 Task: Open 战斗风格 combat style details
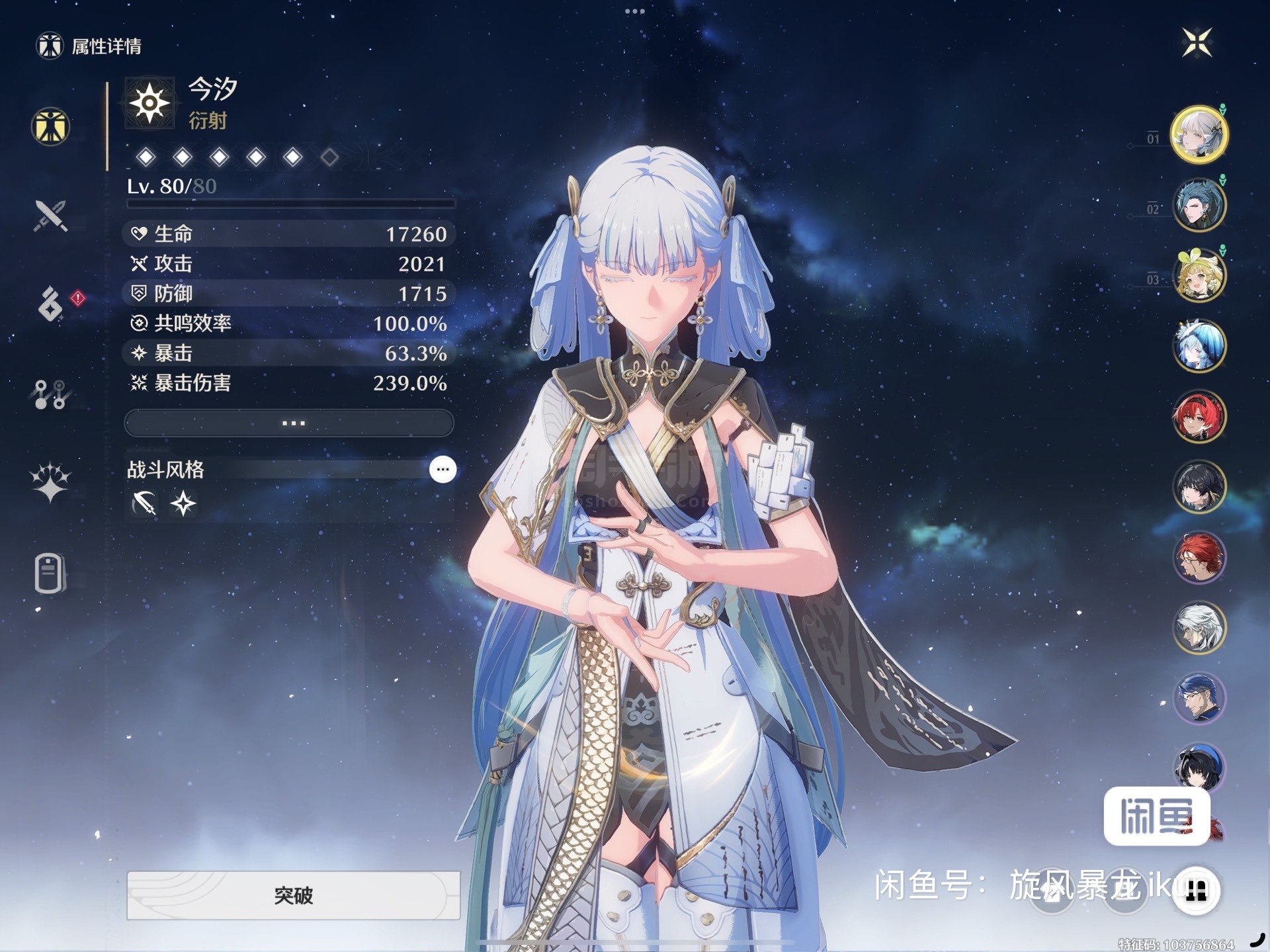pos(443,470)
